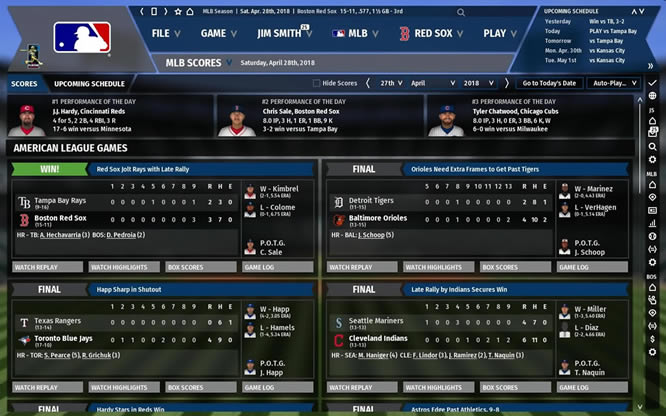Open the Jim Smith manager menu

click(284, 33)
